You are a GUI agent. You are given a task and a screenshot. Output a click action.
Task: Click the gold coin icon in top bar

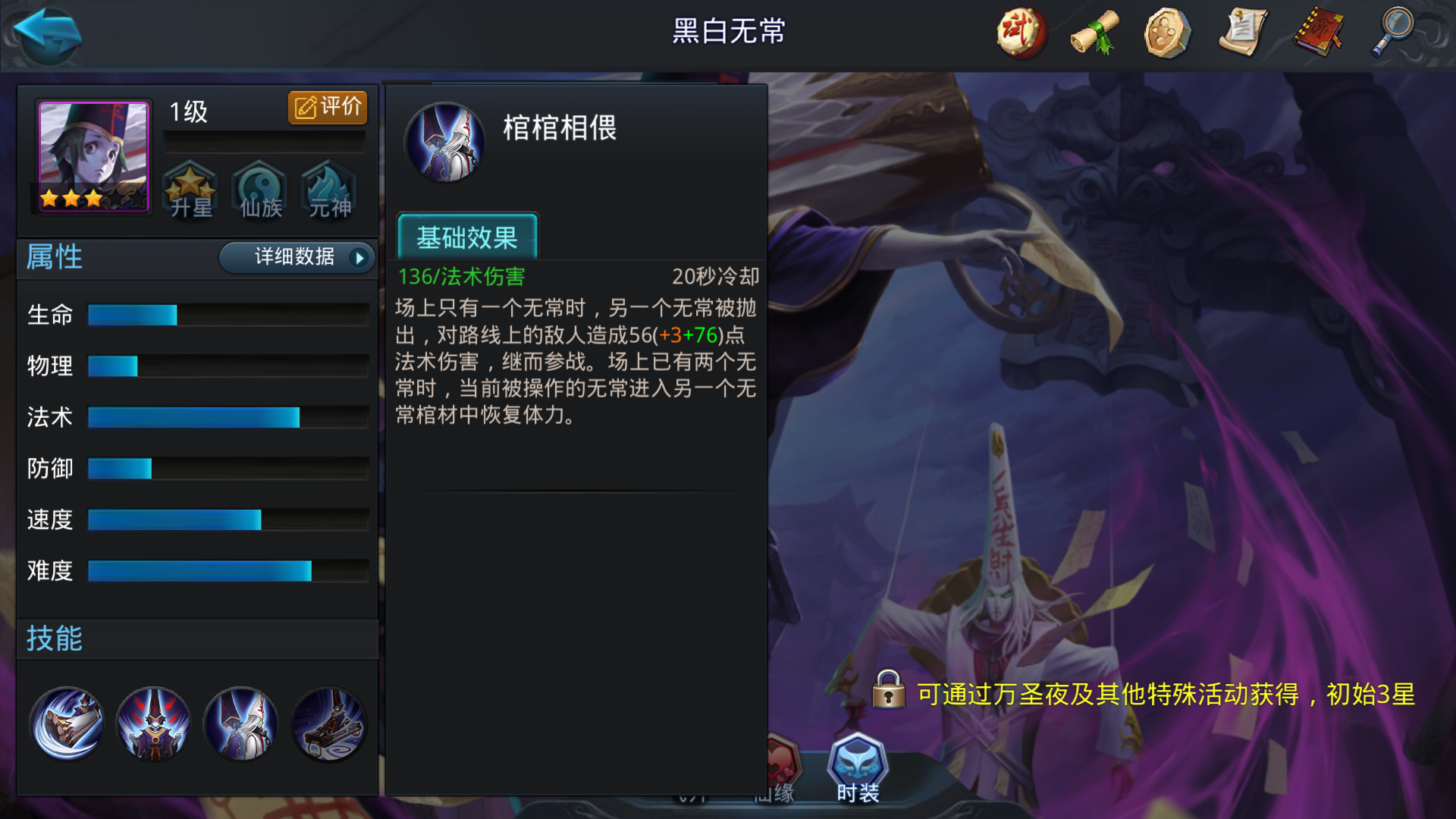[1166, 32]
